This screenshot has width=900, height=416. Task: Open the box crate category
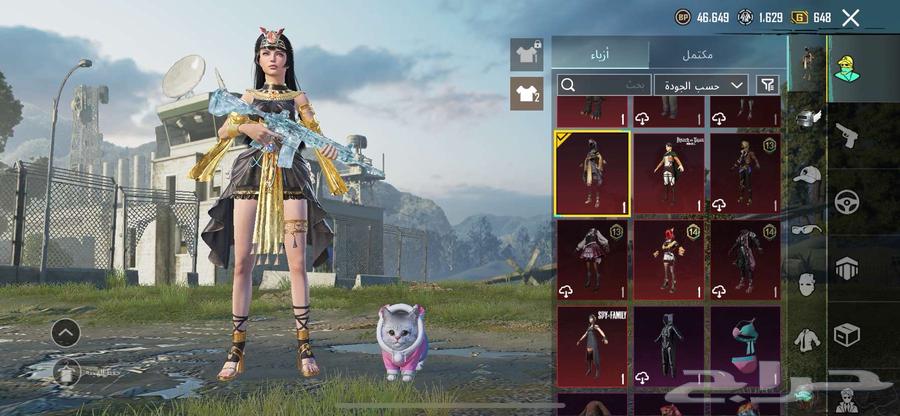(846, 334)
